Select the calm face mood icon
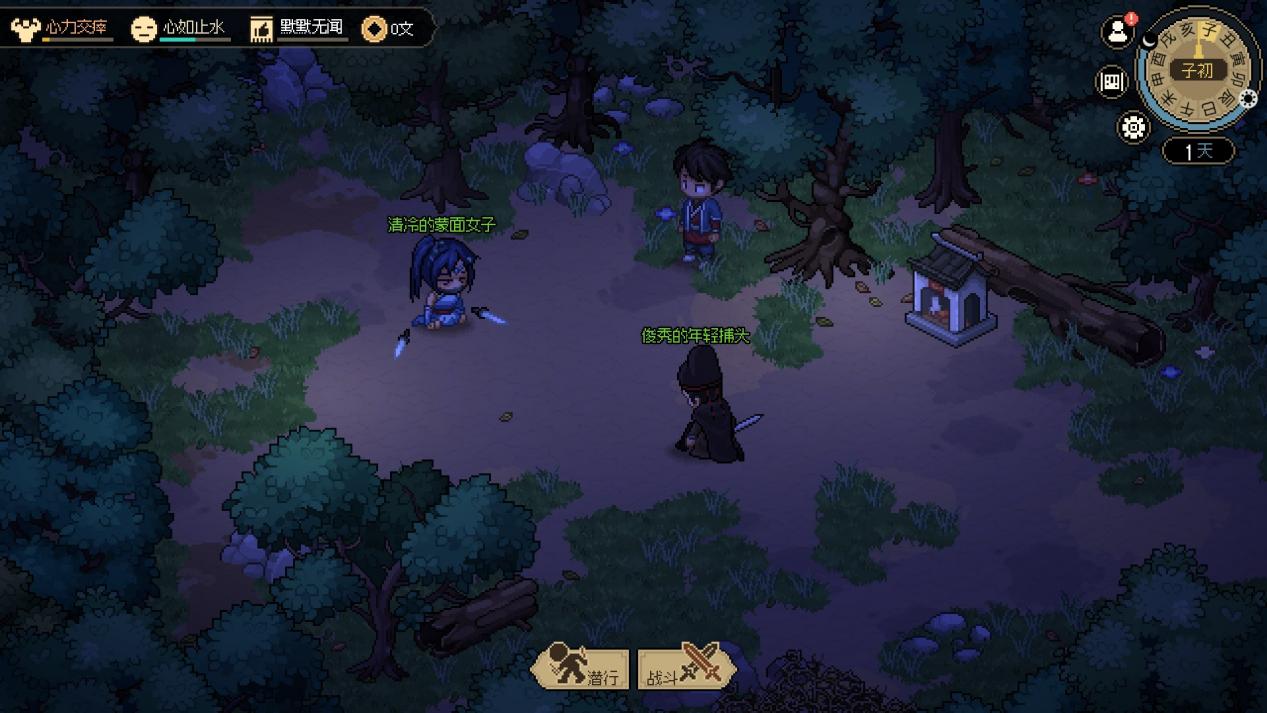 [x=144, y=29]
